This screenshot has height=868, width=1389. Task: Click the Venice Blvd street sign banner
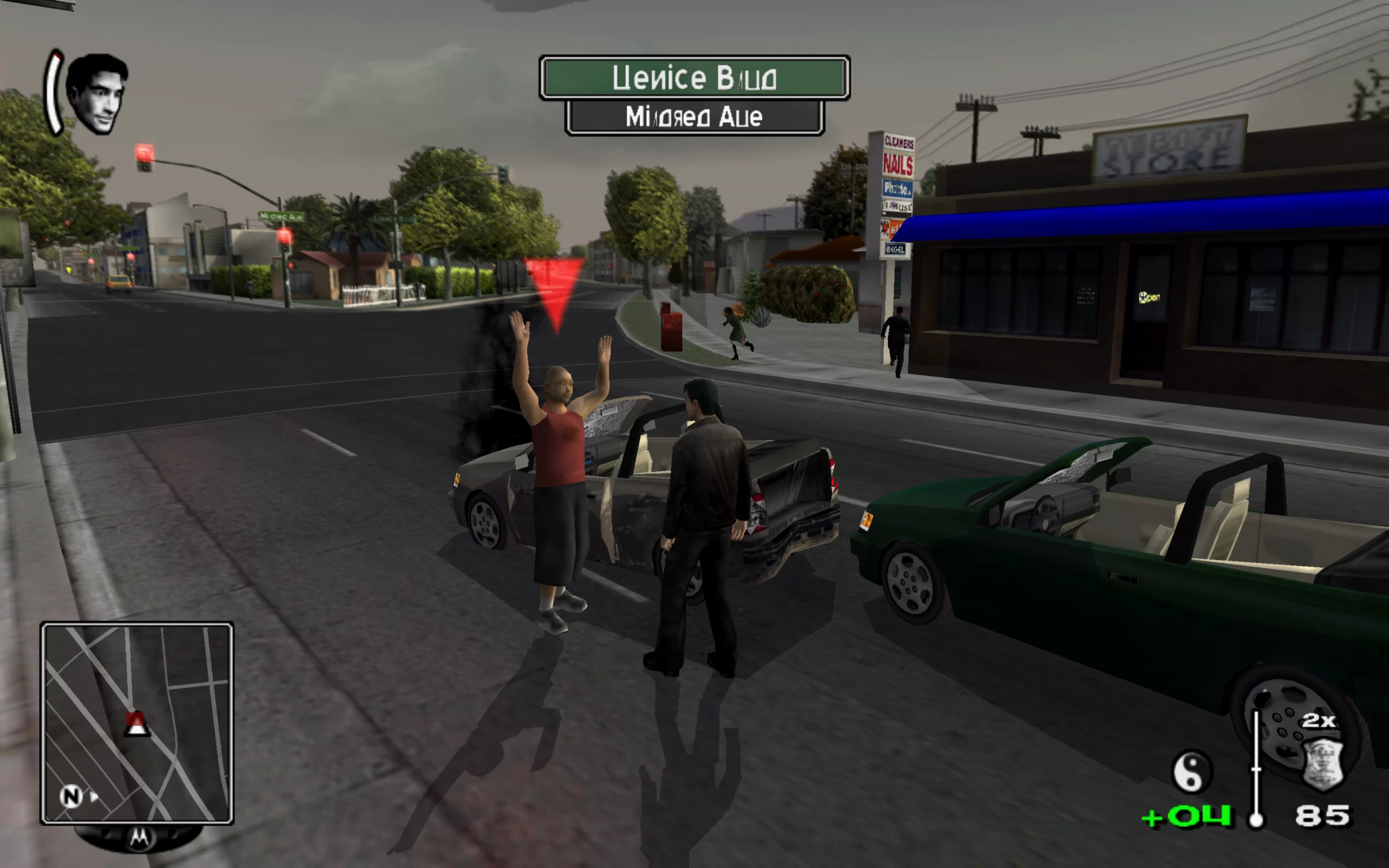click(694, 78)
